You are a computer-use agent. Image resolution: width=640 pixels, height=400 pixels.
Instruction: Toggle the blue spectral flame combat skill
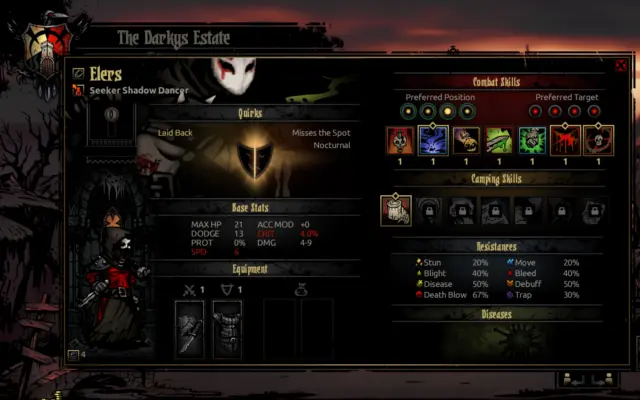coord(434,140)
